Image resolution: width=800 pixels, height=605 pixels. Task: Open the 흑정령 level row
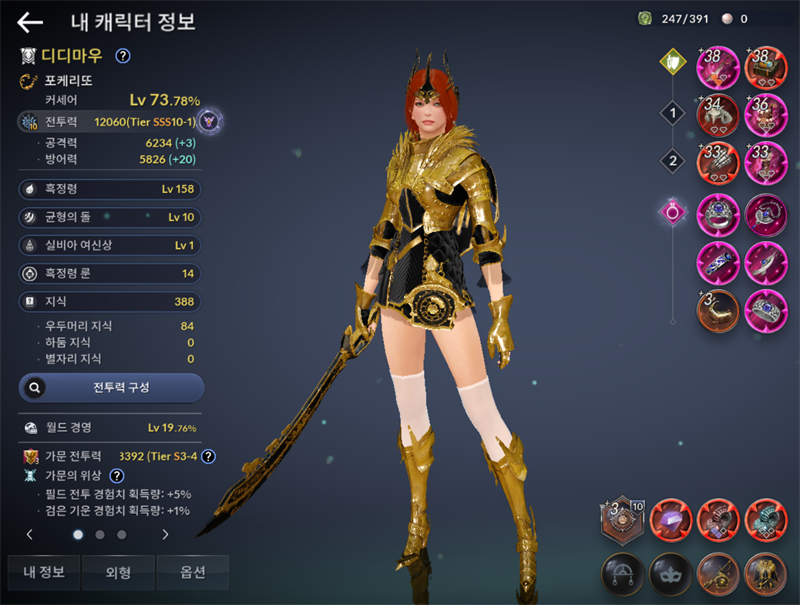coord(110,188)
